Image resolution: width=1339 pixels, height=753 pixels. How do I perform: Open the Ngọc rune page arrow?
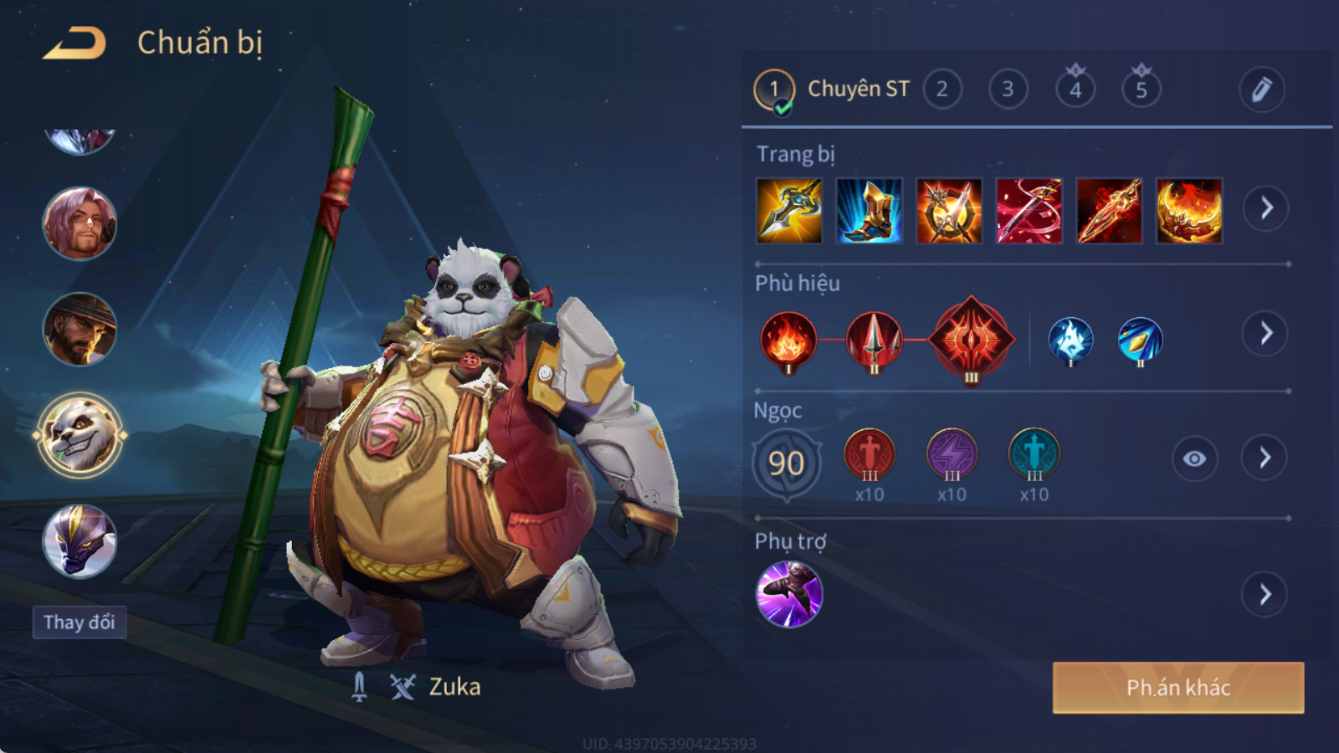[1265, 458]
